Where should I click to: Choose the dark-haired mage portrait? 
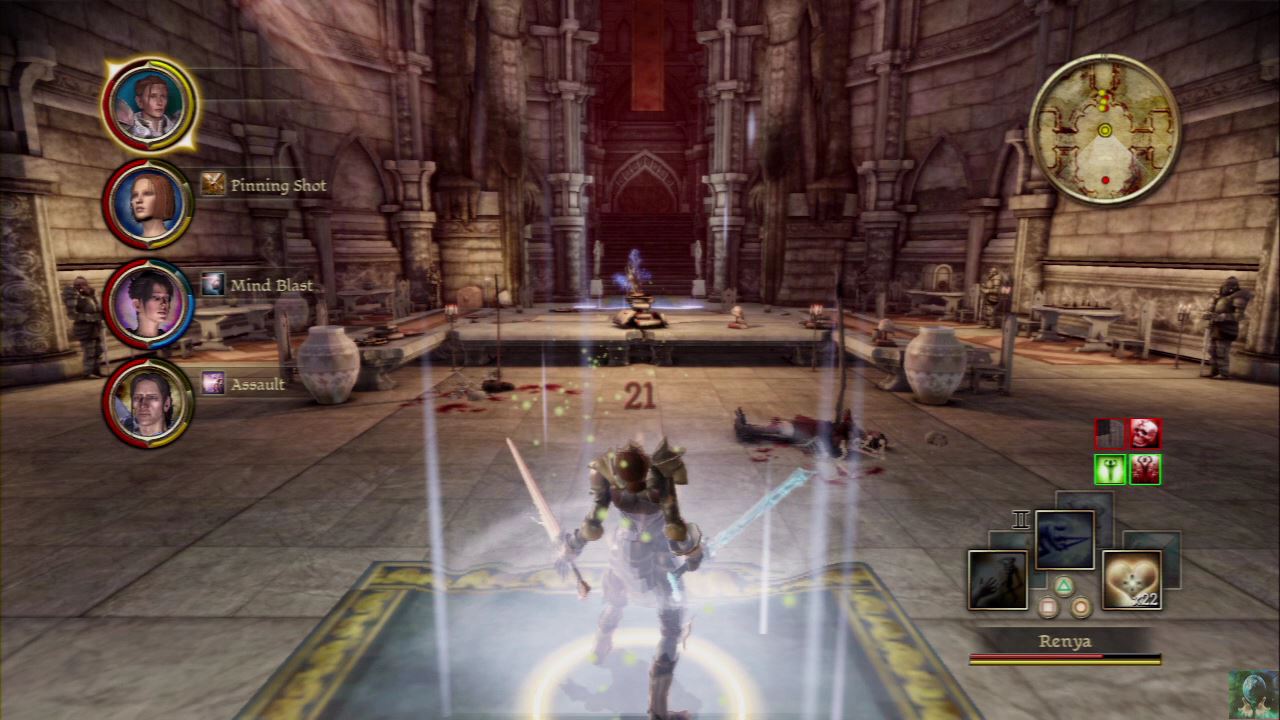pos(147,303)
